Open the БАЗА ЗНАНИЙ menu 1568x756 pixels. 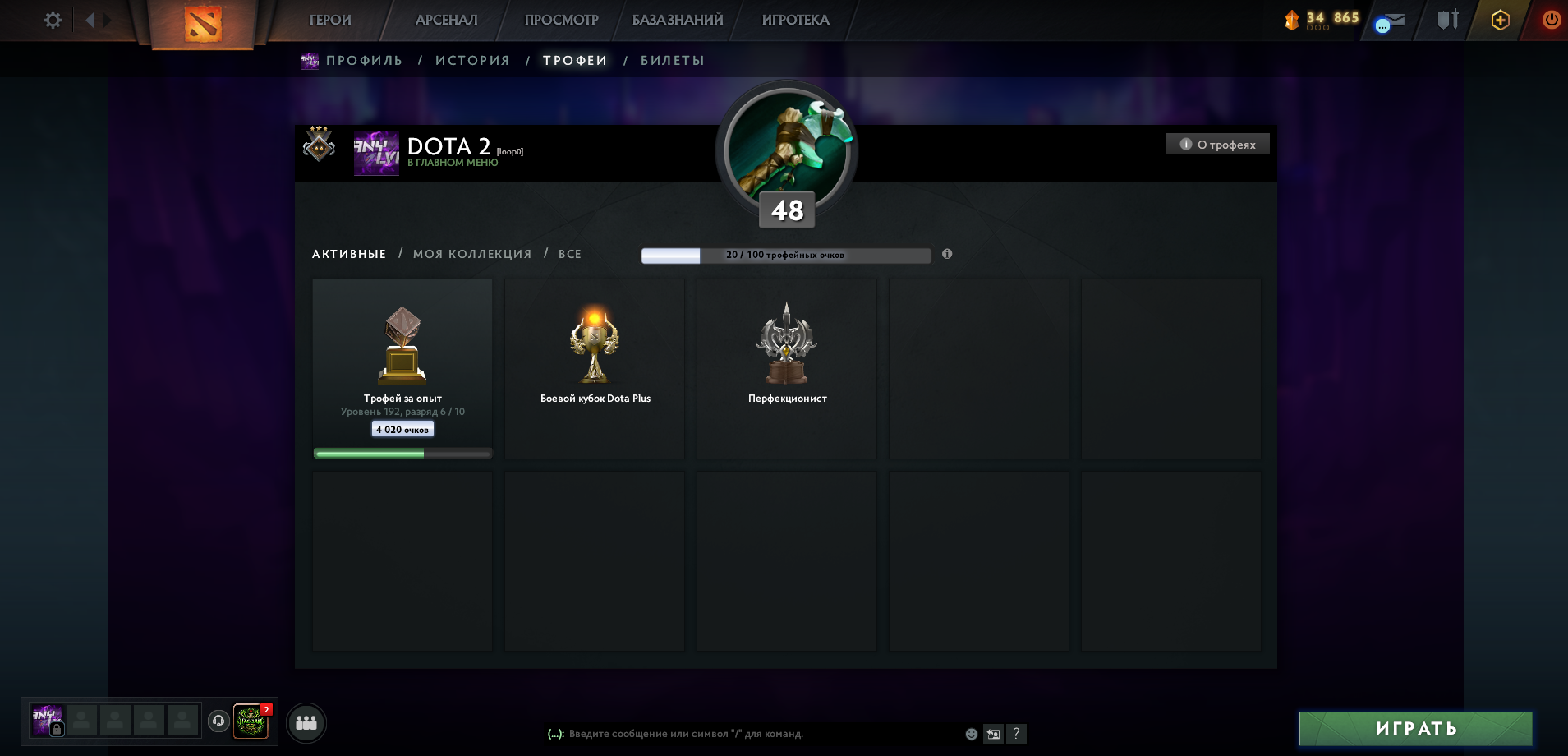pyautogui.click(x=678, y=19)
